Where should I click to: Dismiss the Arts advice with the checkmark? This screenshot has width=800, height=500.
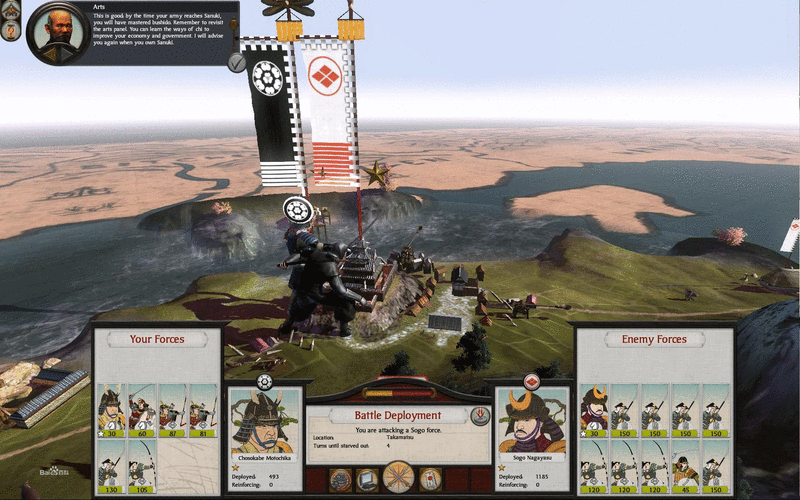tap(236, 62)
